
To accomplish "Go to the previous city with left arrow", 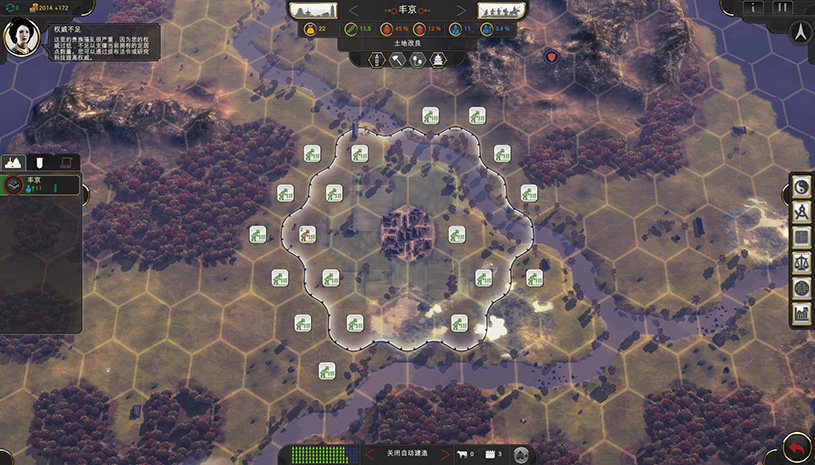I will tap(353, 10).
